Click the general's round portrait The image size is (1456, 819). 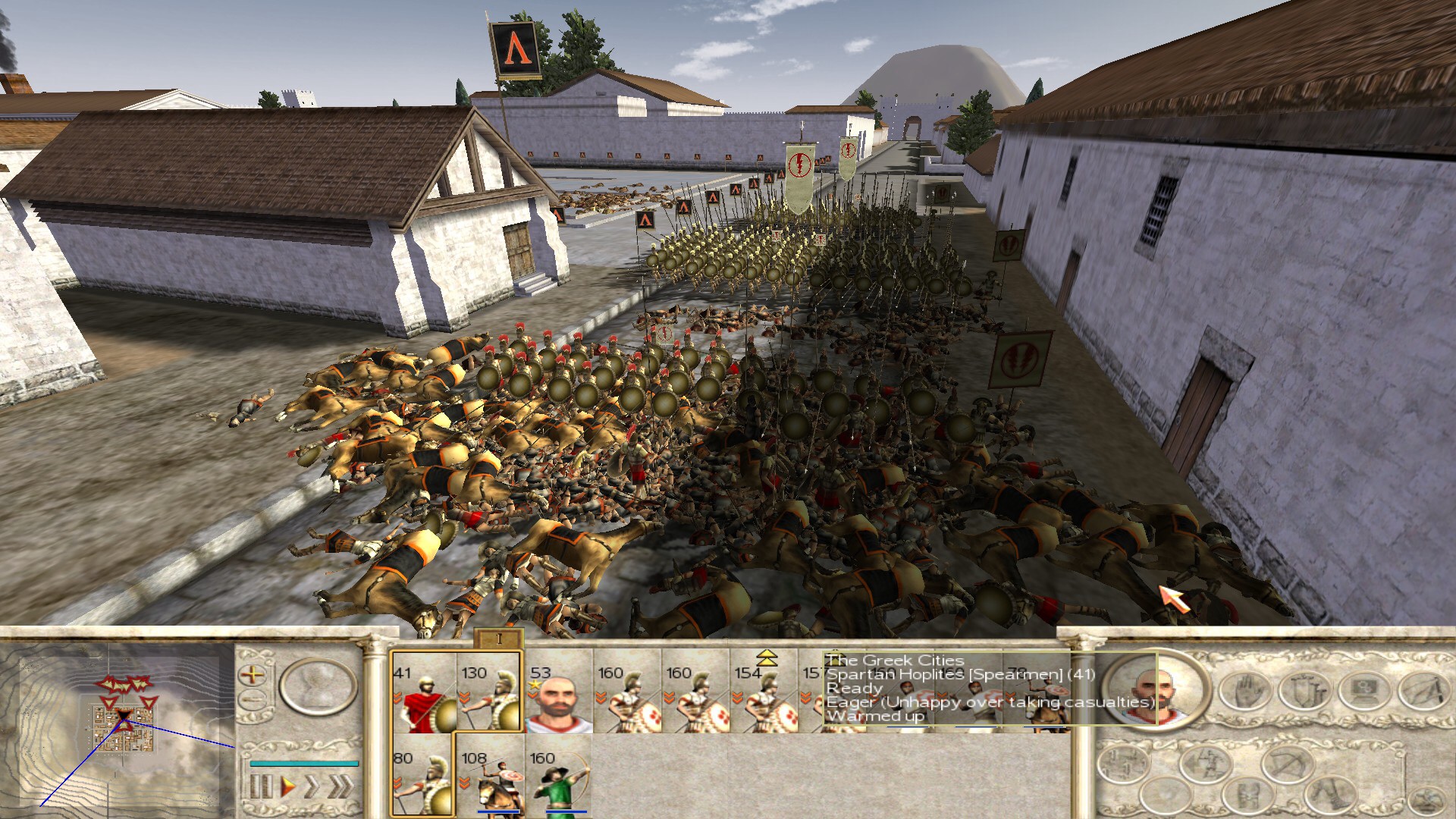click(1155, 689)
